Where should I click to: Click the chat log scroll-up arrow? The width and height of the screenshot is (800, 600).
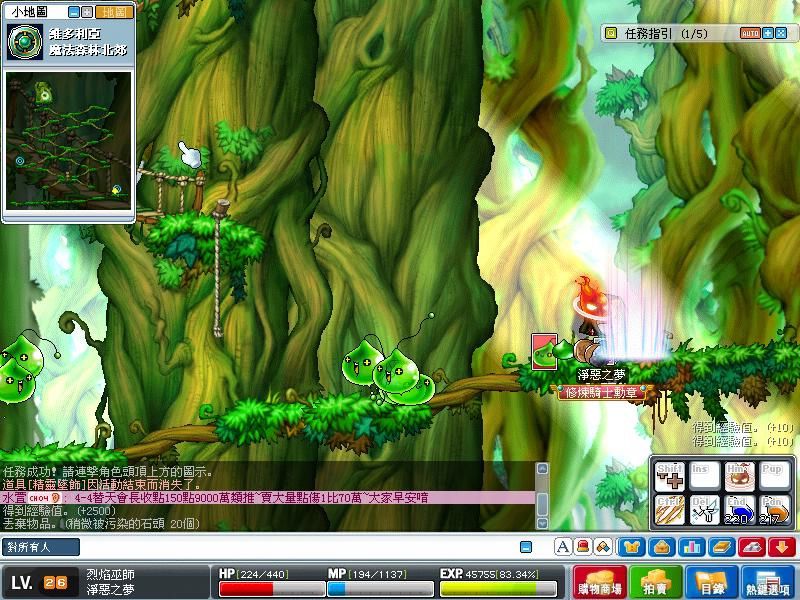pyautogui.click(x=542, y=468)
